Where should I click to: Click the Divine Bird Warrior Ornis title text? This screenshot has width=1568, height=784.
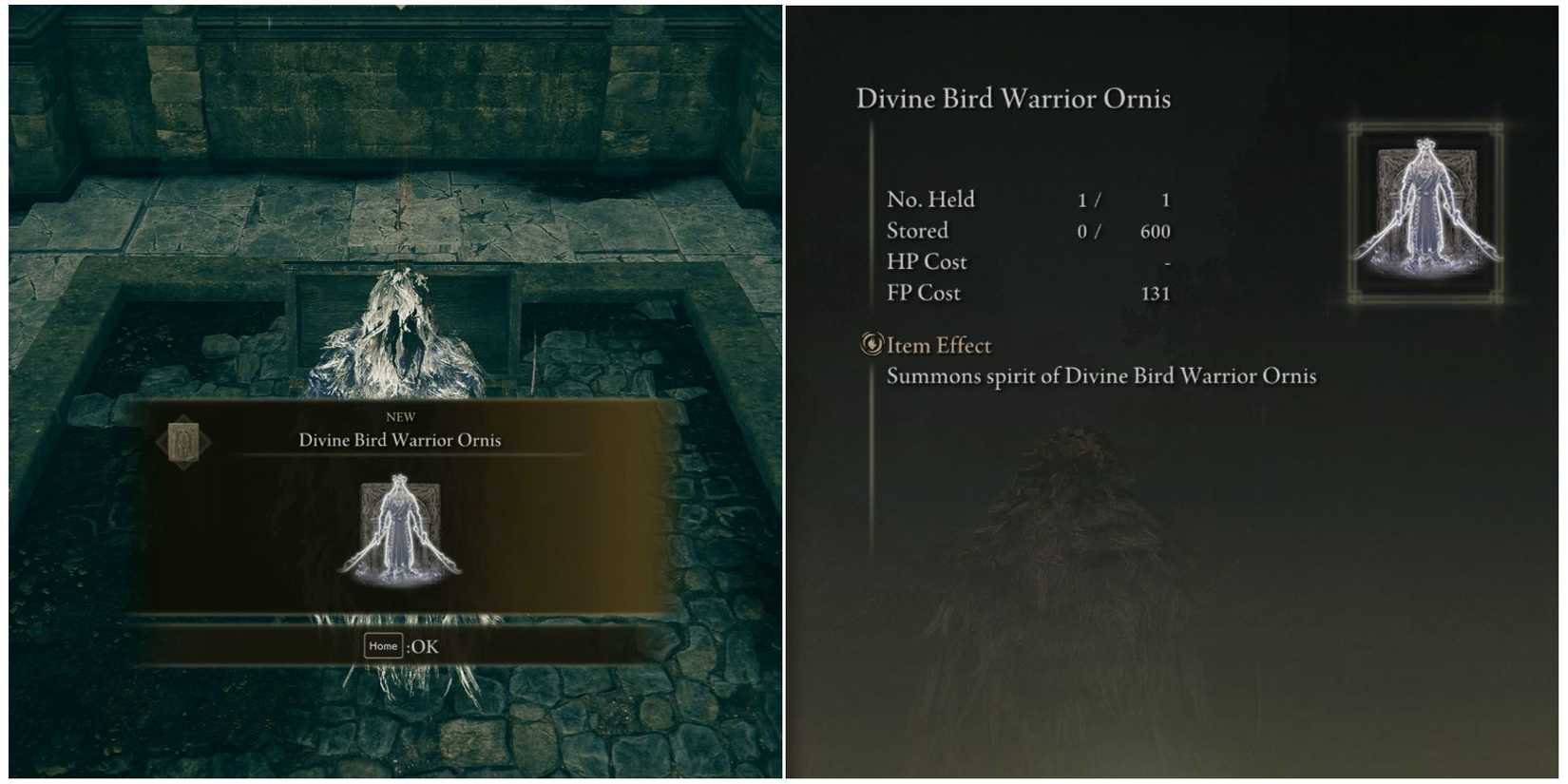[x=1014, y=98]
